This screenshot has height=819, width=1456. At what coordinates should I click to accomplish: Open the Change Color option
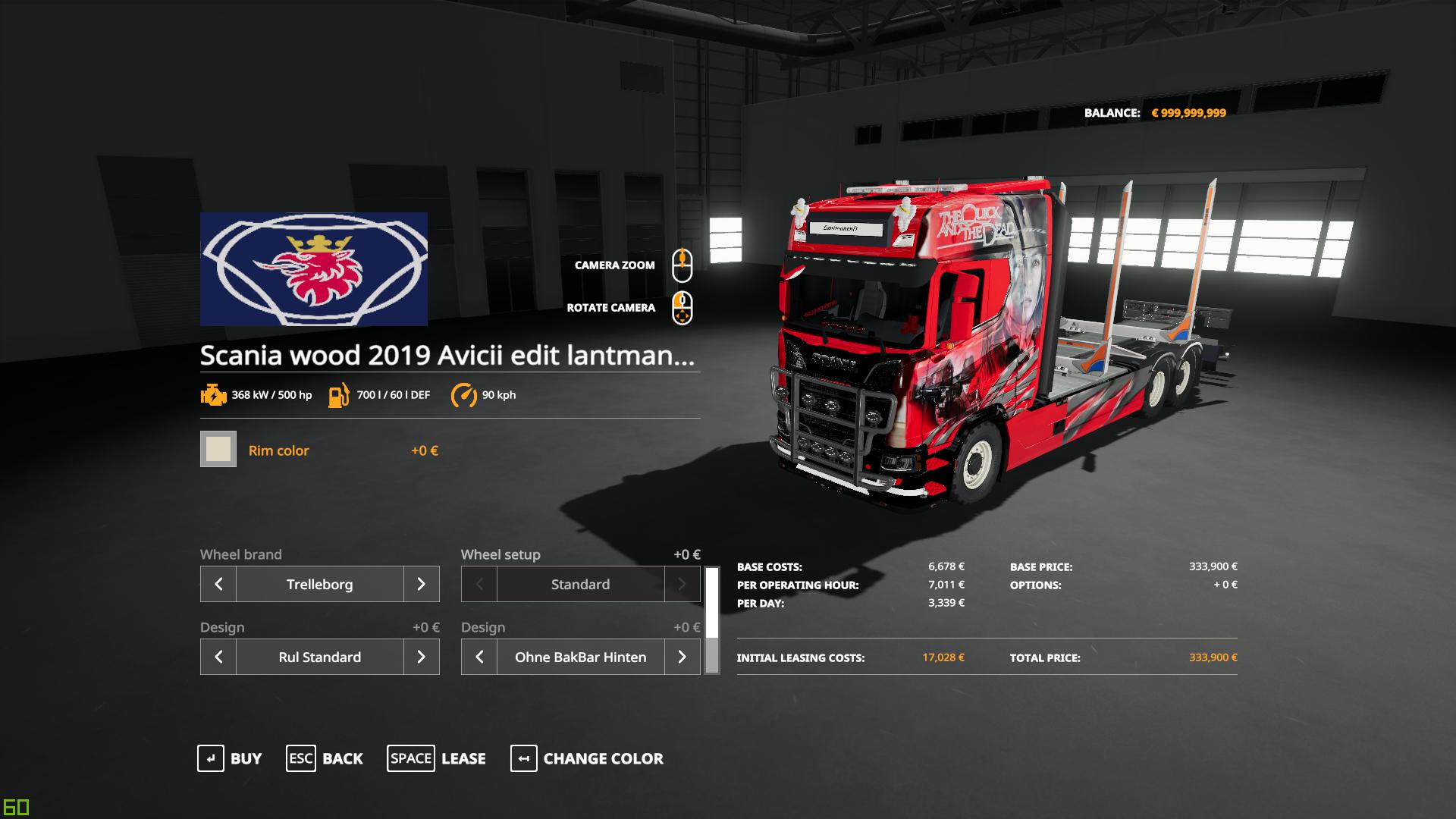point(587,758)
